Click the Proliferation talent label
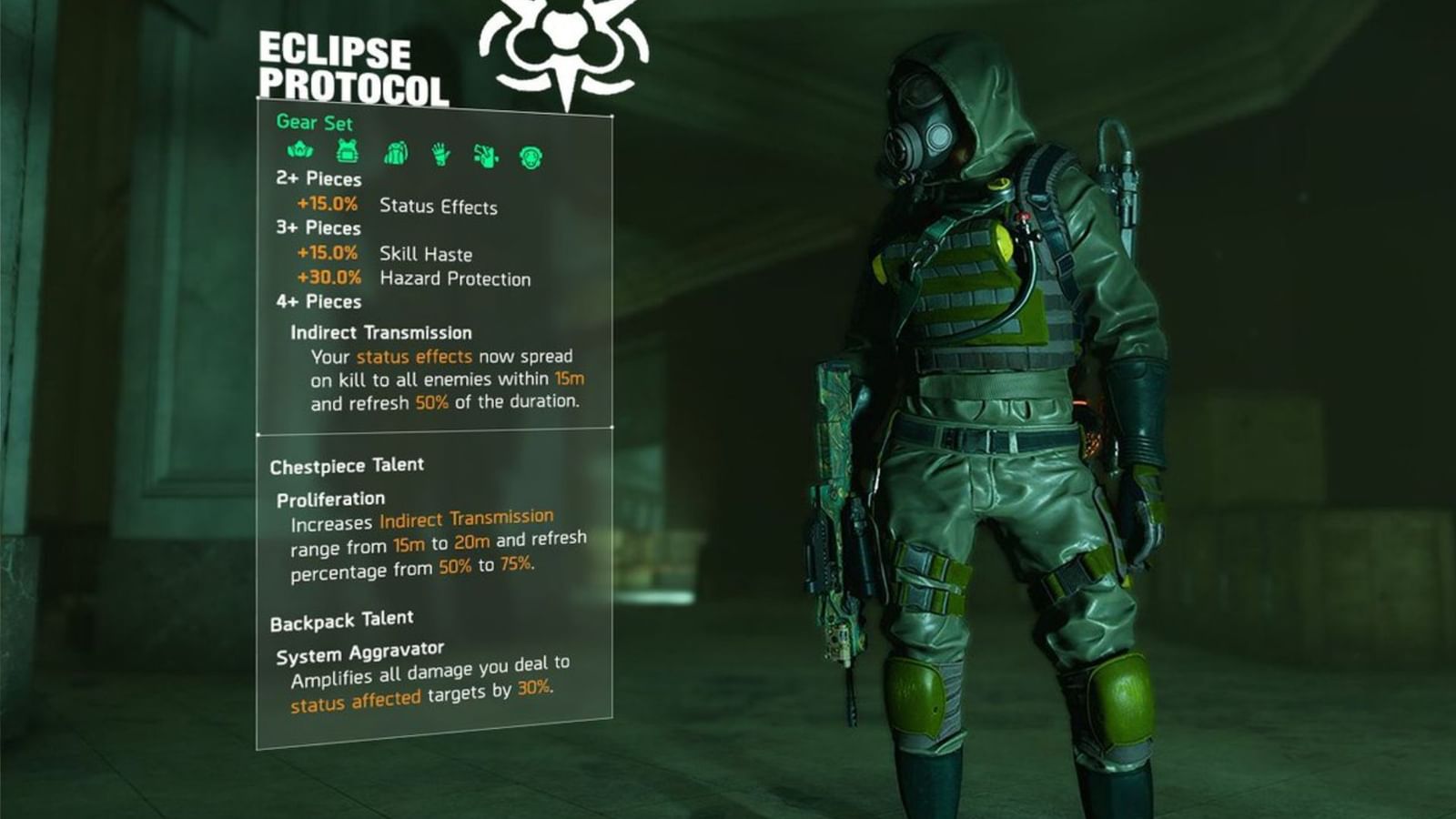This screenshot has height=819, width=1456. point(332,499)
